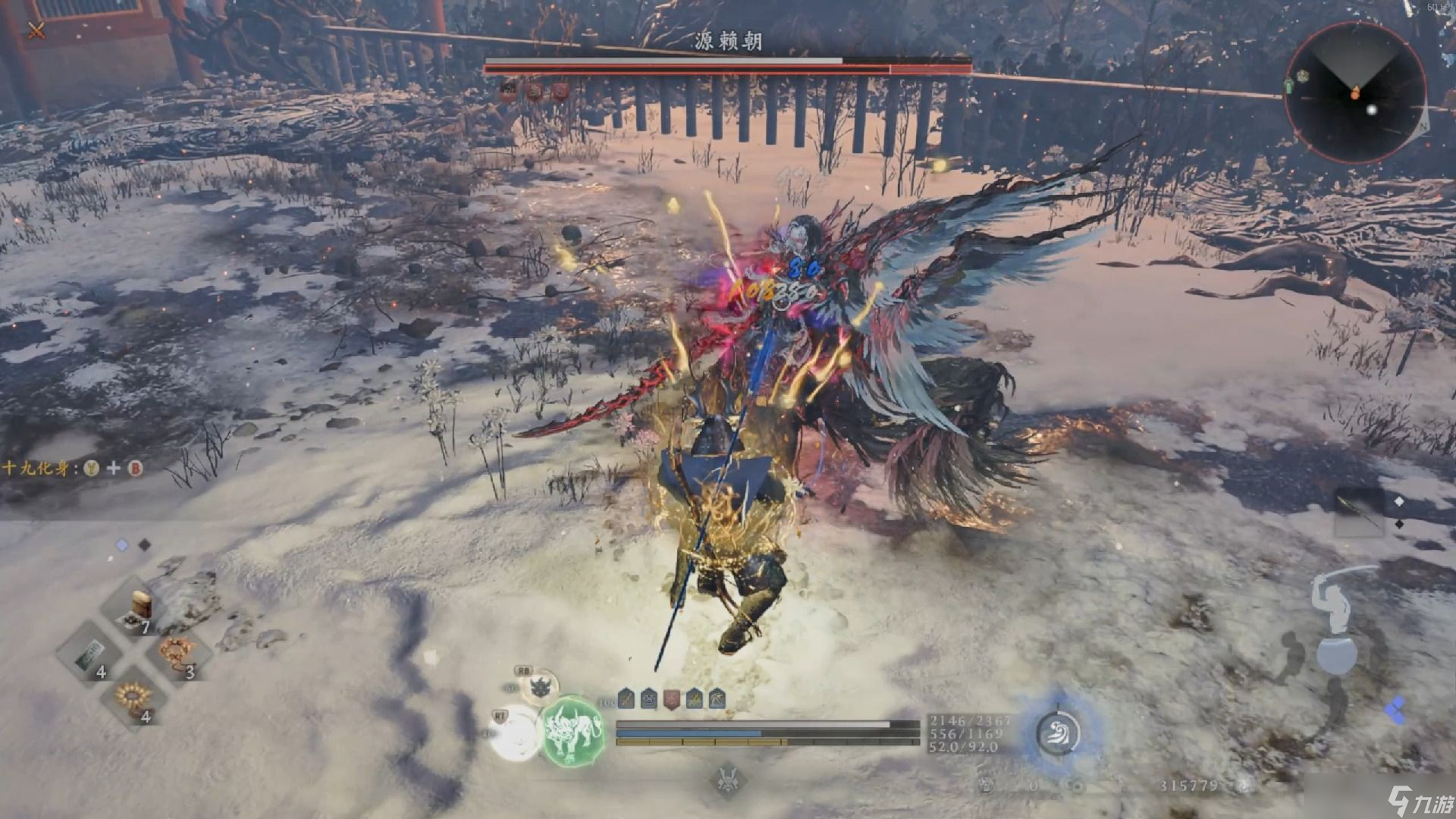Select the elixir jar item slot
The height and width of the screenshot is (819, 1456).
coord(140,608)
